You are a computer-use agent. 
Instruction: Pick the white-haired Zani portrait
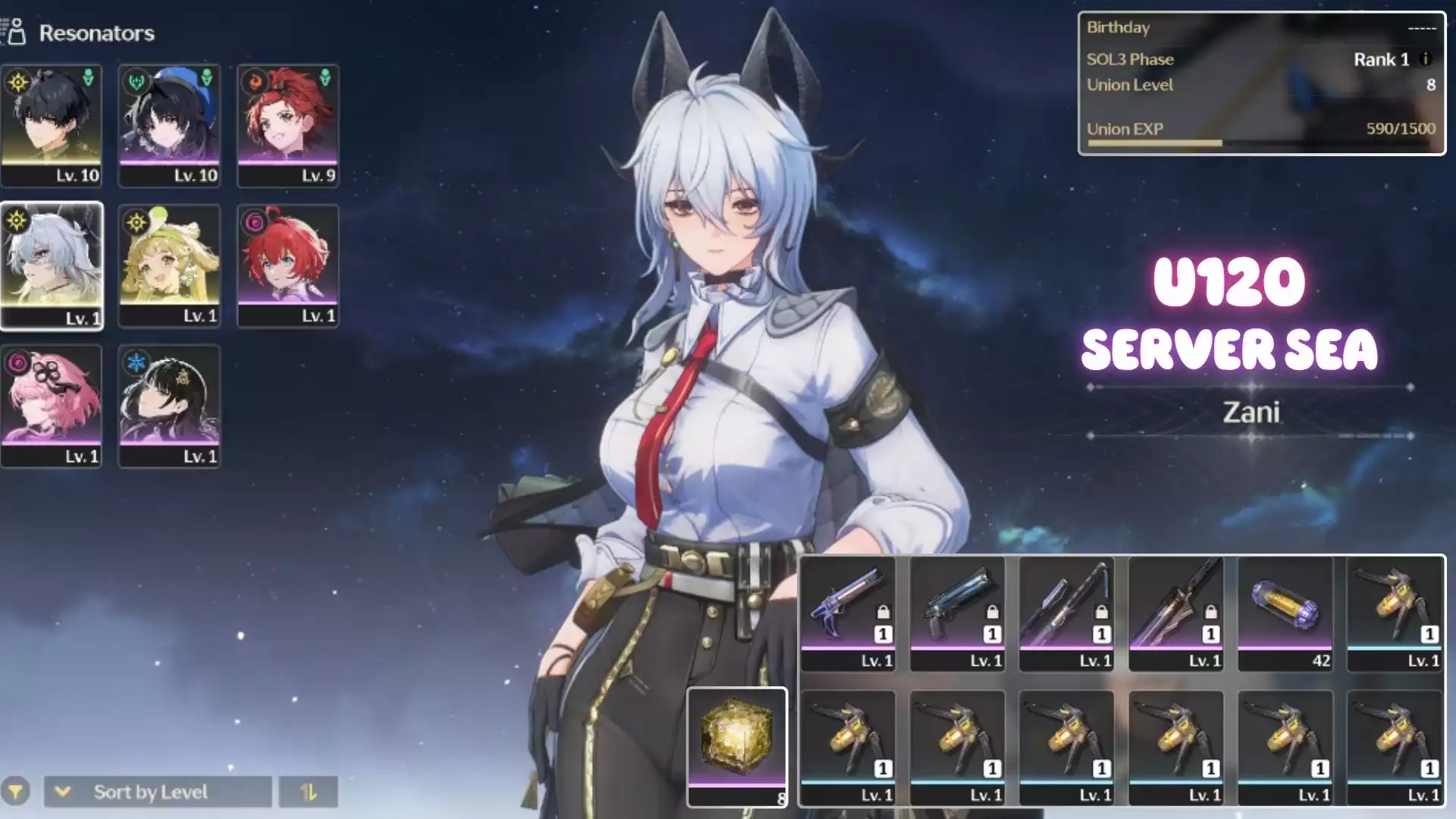coord(52,265)
